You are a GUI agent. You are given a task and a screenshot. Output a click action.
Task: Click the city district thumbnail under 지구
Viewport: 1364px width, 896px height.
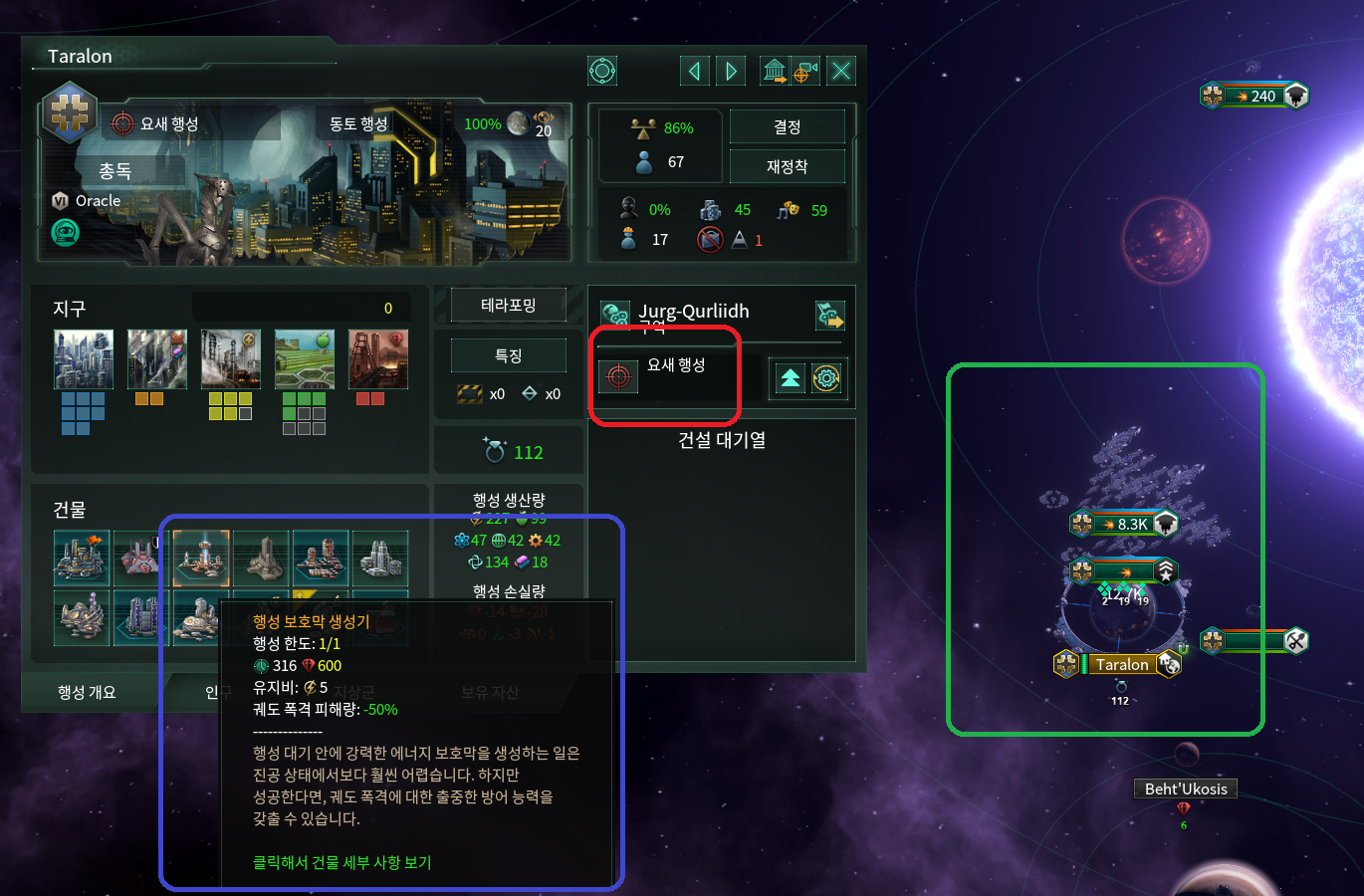pyautogui.click(x=84, y=358)
